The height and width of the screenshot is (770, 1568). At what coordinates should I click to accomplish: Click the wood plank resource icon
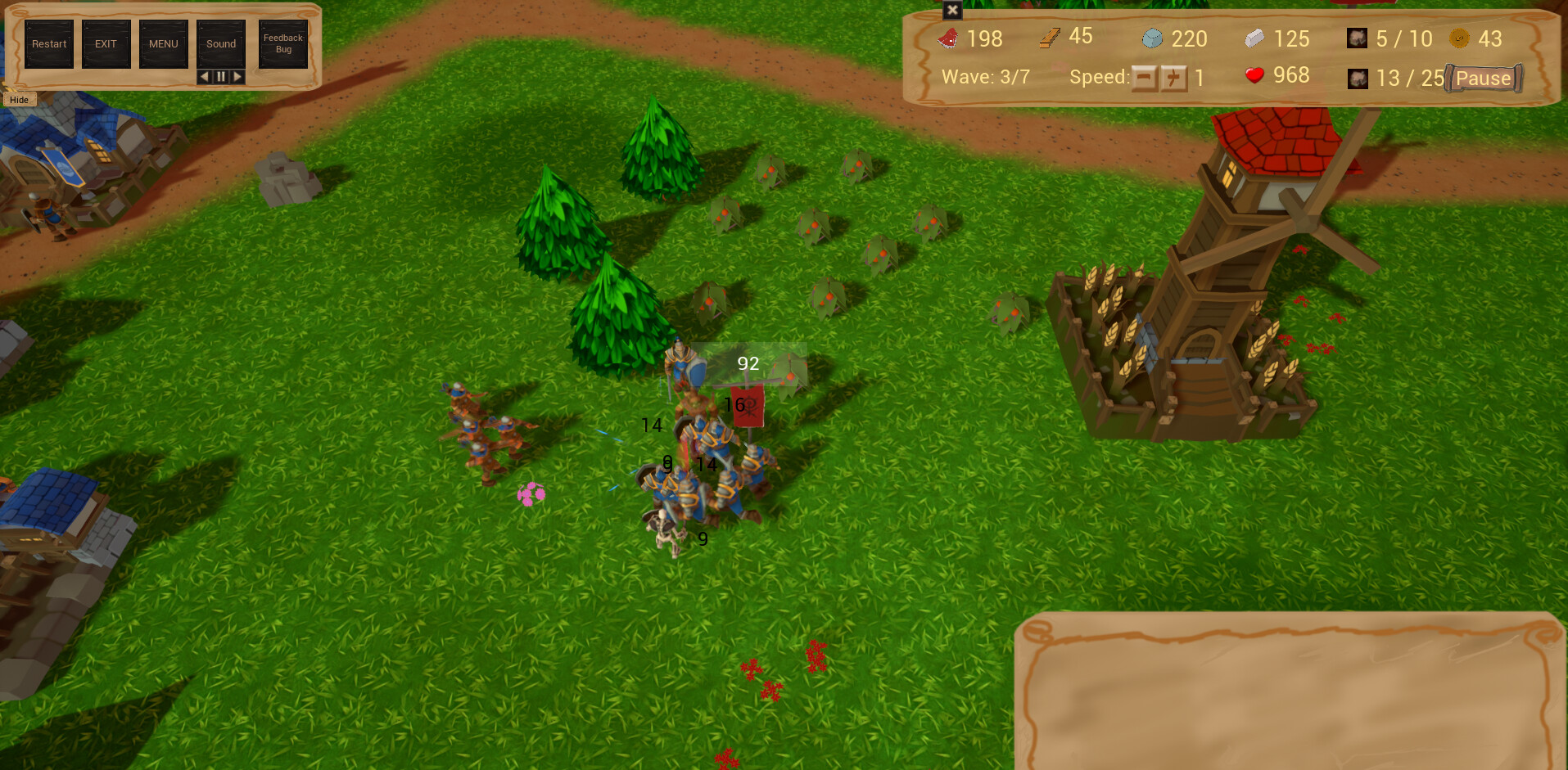coord(1049,37)
